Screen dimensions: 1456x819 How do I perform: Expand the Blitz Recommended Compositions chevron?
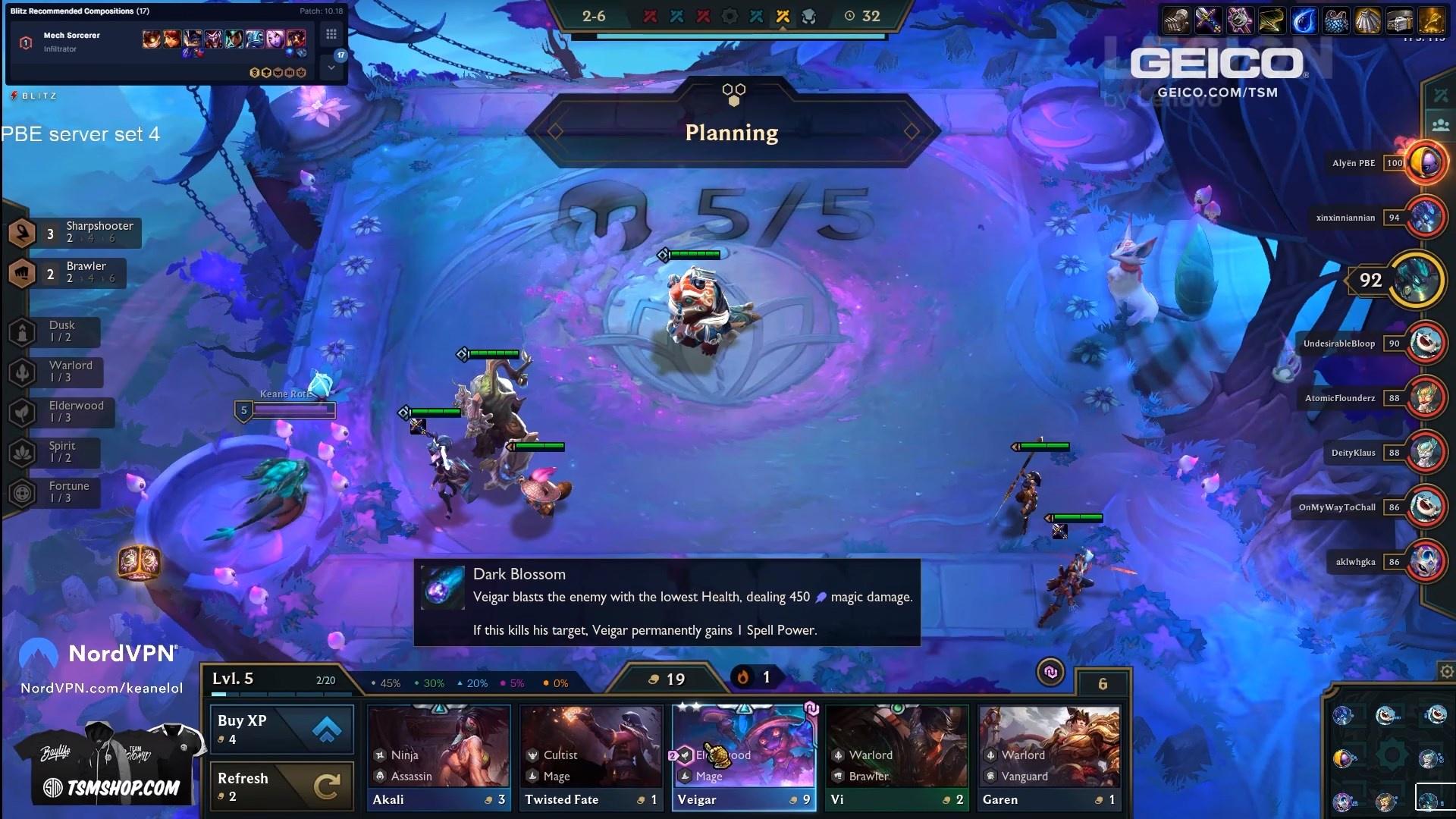point(331,67)
